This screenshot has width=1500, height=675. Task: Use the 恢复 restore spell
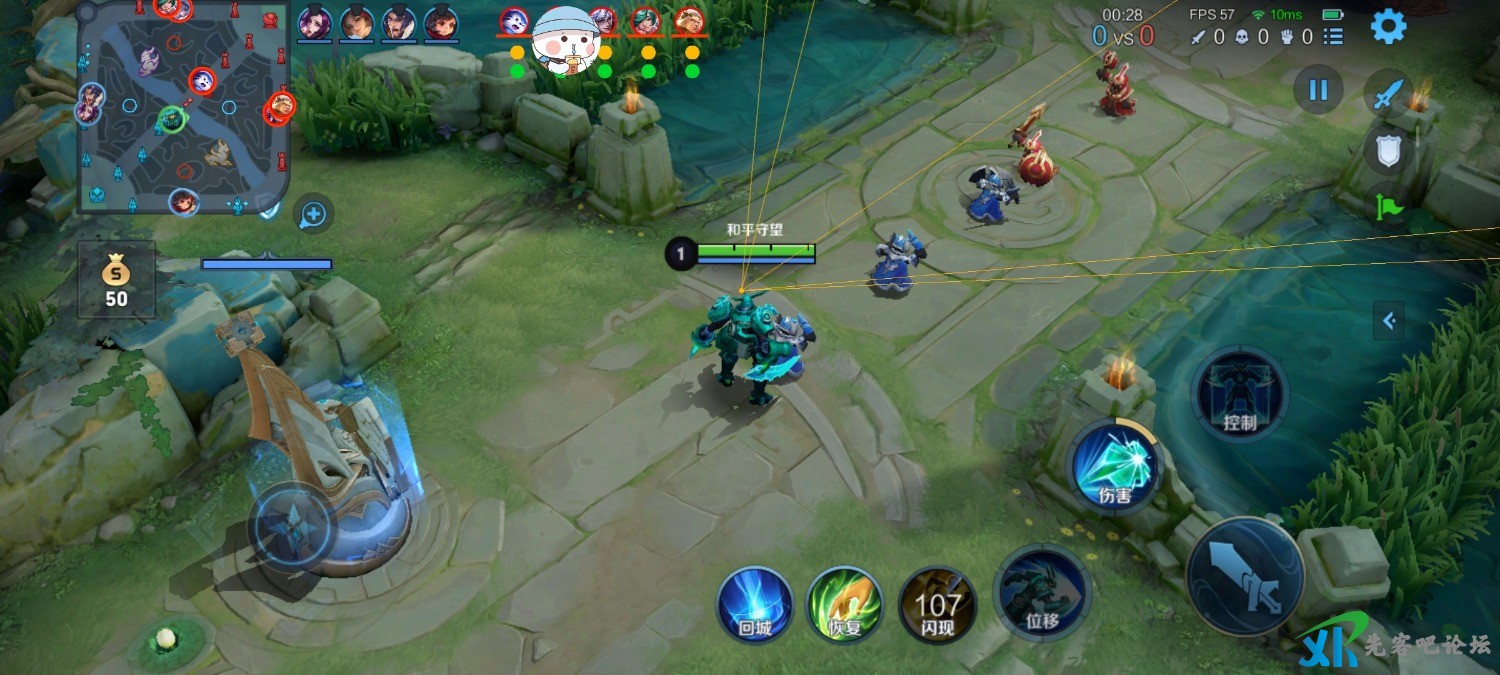845,604
